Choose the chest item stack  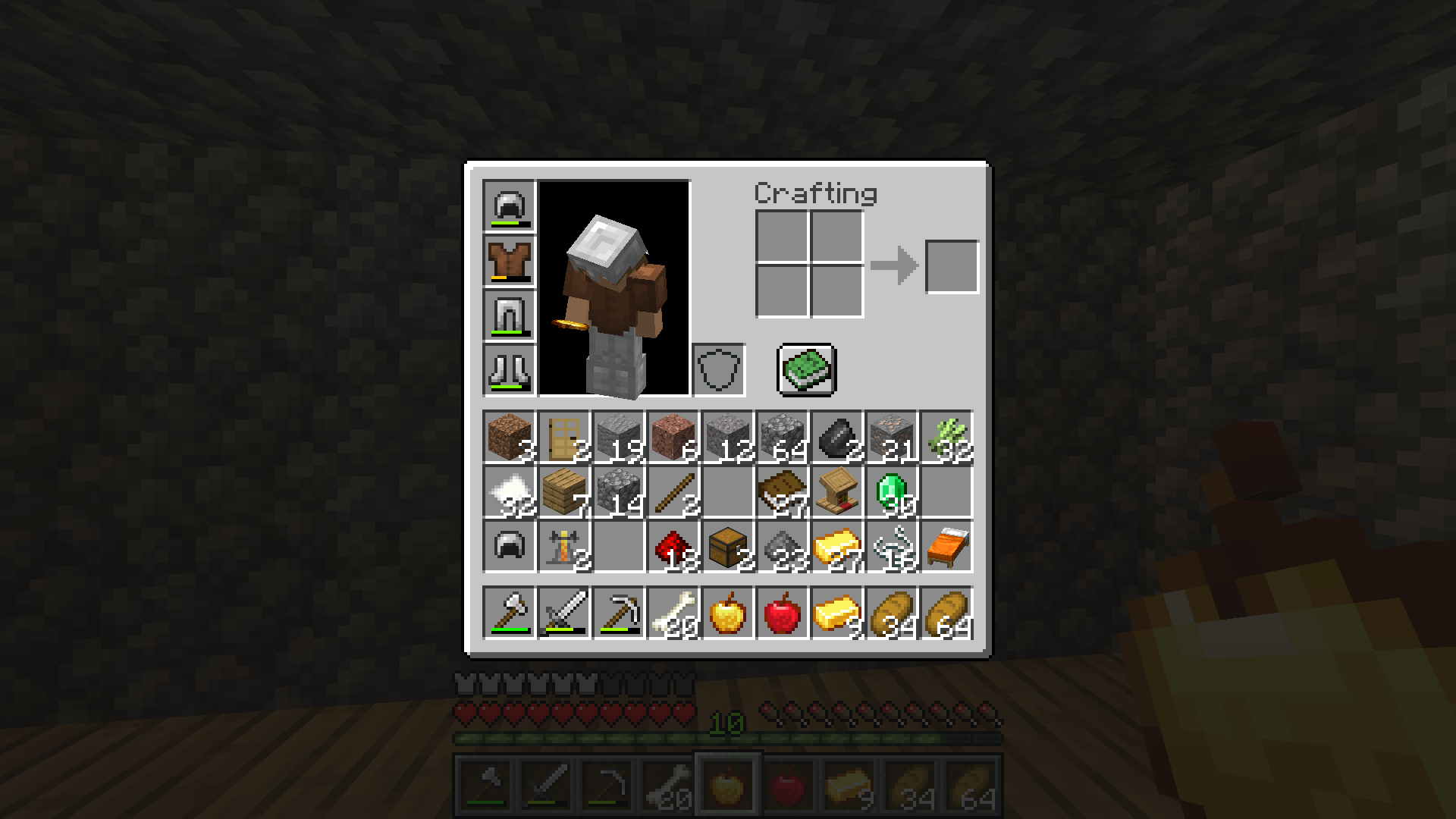pyautogui.click(x=727, y=547)
